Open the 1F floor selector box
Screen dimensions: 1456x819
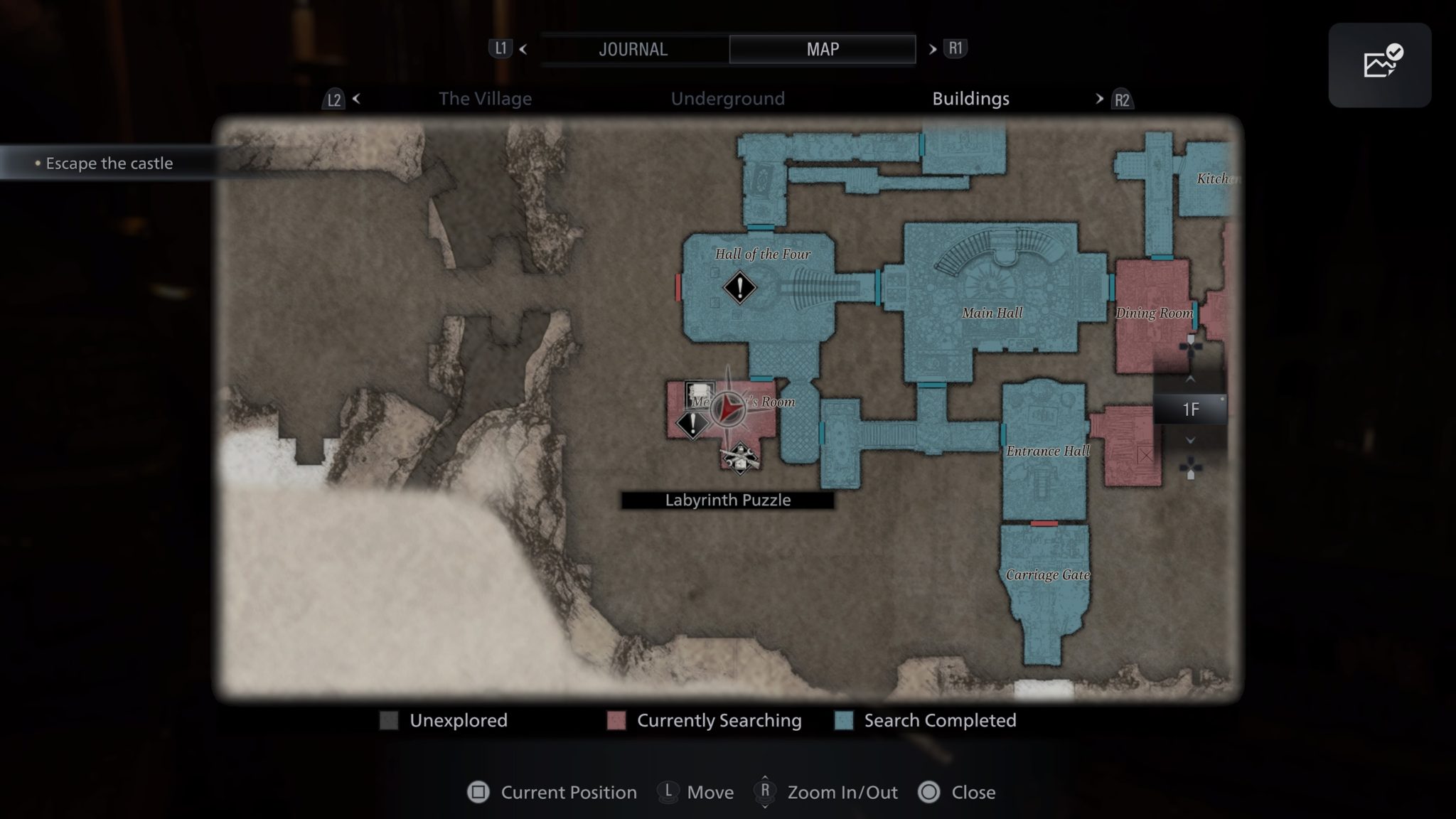tap(1192, 409)
